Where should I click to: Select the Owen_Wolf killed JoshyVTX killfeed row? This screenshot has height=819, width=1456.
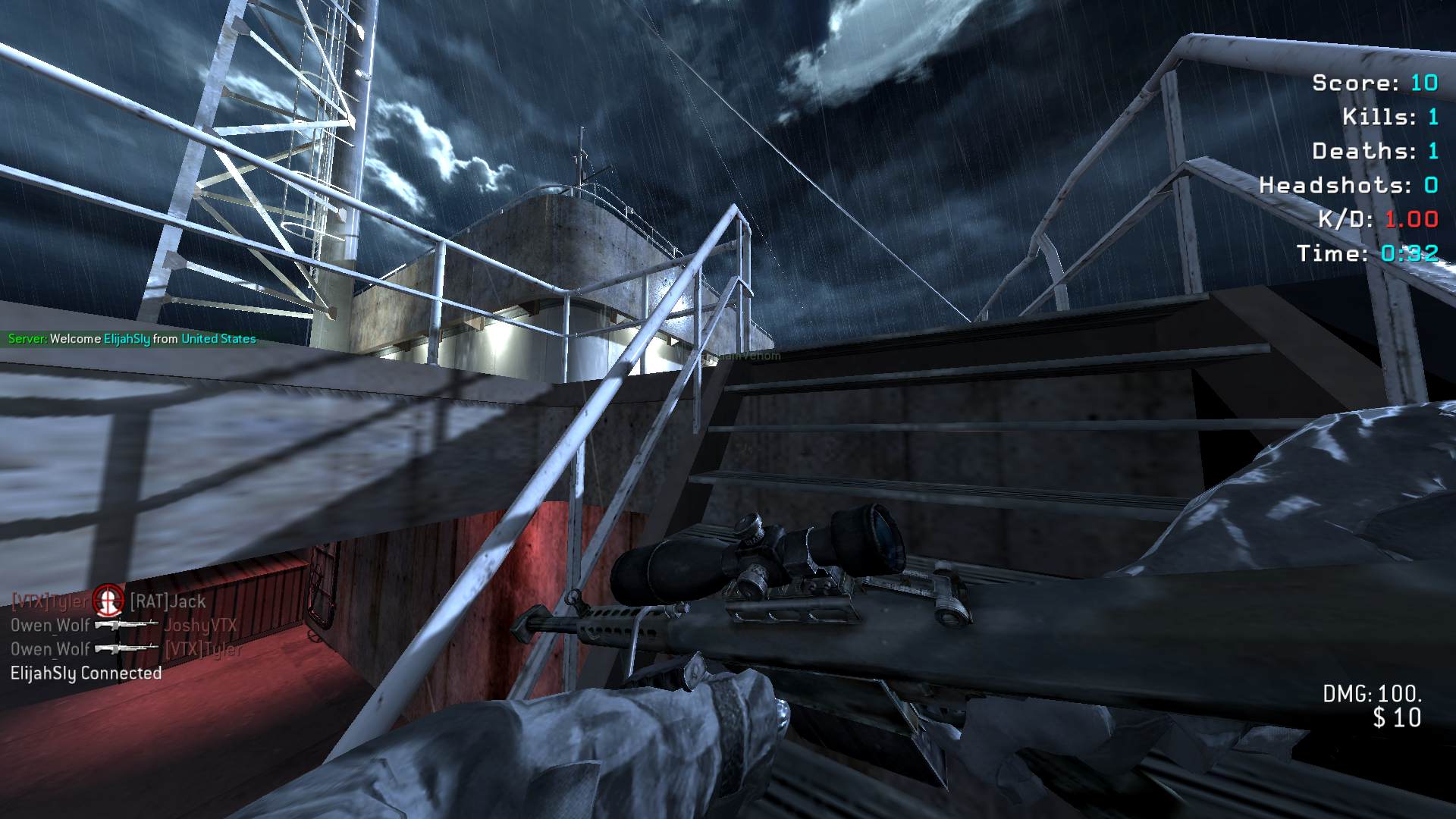[x=124, y=626]
